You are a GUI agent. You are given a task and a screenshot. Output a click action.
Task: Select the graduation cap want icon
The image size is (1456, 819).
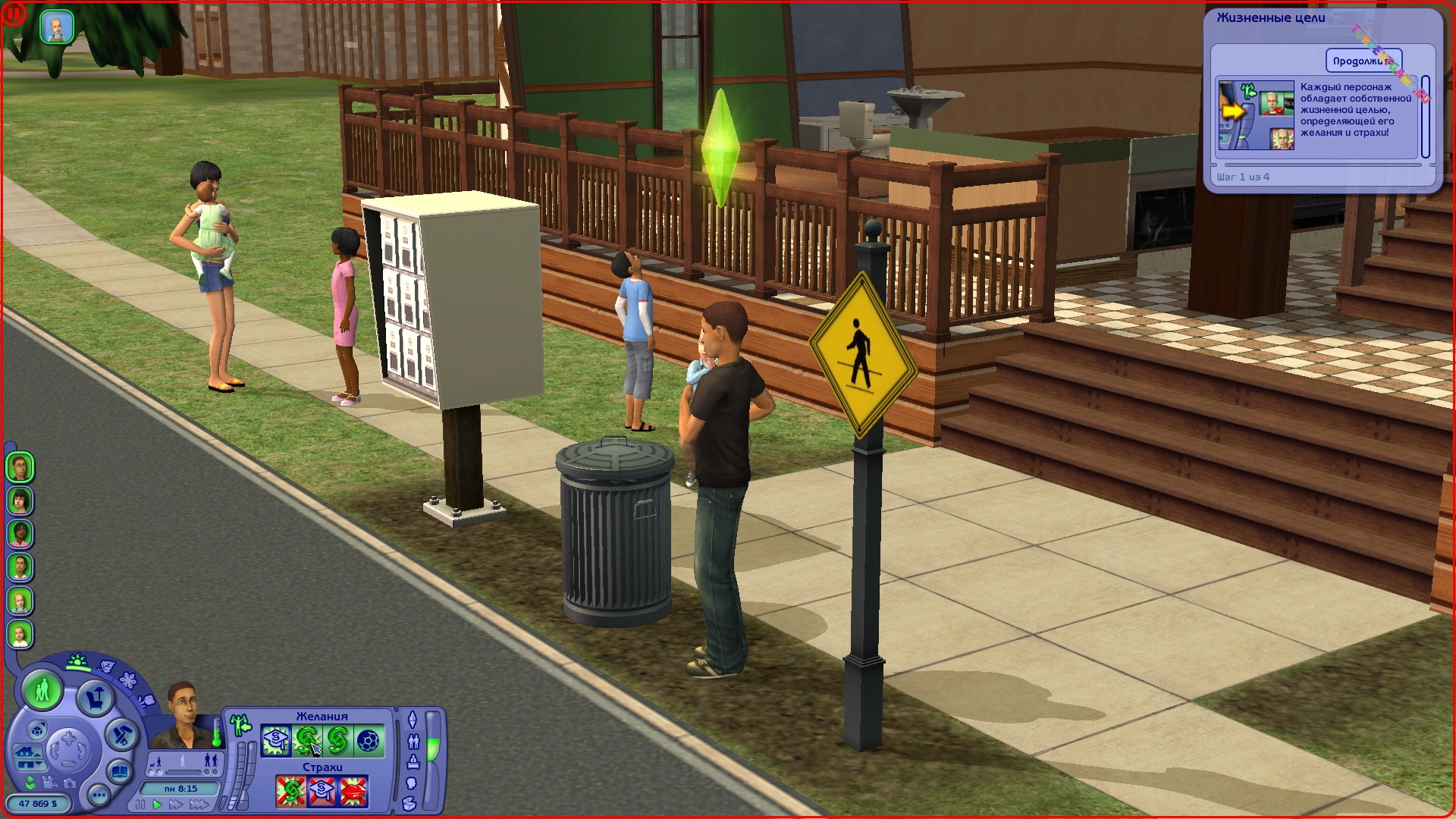(x=276, y=740)
